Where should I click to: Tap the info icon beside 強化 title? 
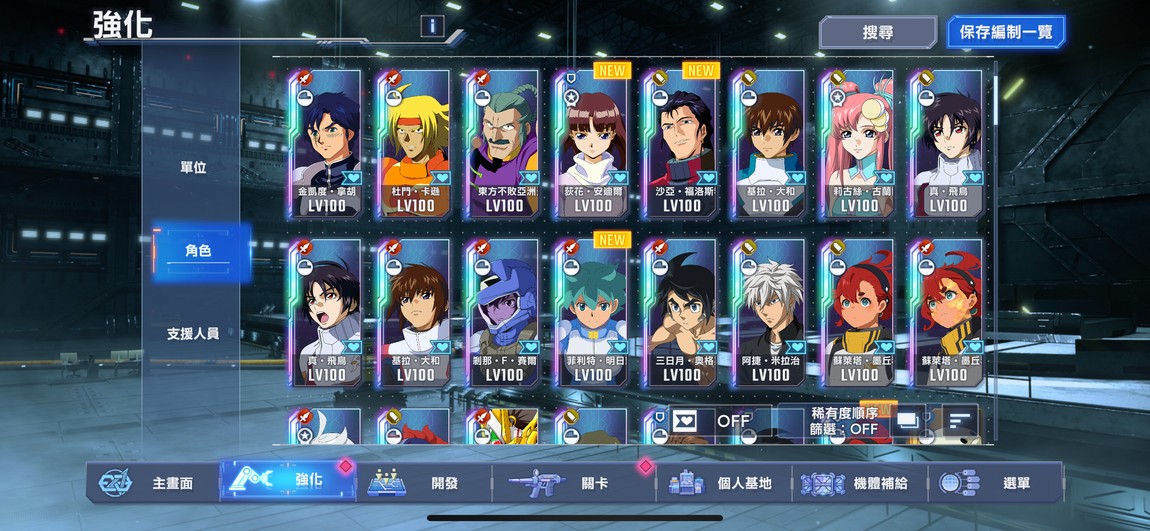[432, 26]
